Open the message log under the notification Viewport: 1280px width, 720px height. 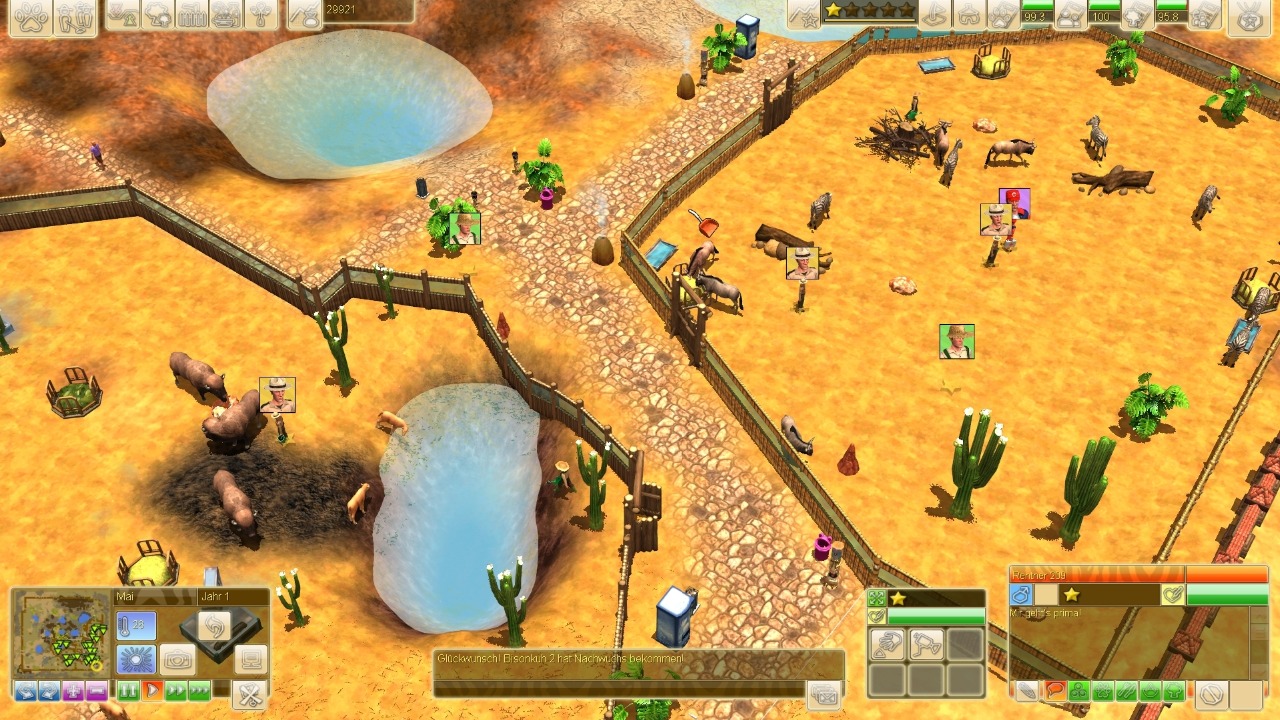[823, 694]
